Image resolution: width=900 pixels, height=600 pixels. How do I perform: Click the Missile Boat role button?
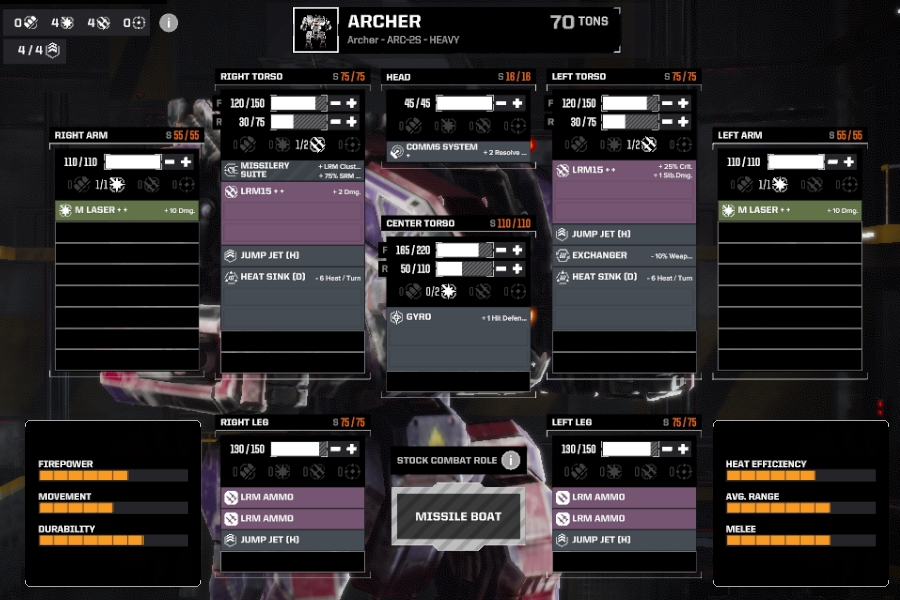pyautogui.click(x=458, y=516)
